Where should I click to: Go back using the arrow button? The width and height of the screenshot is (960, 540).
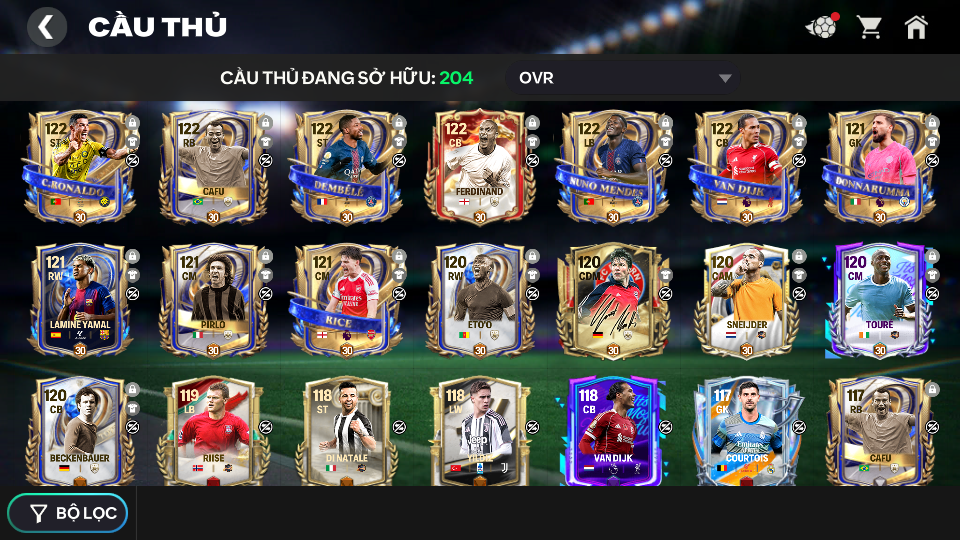coord(46,27)
